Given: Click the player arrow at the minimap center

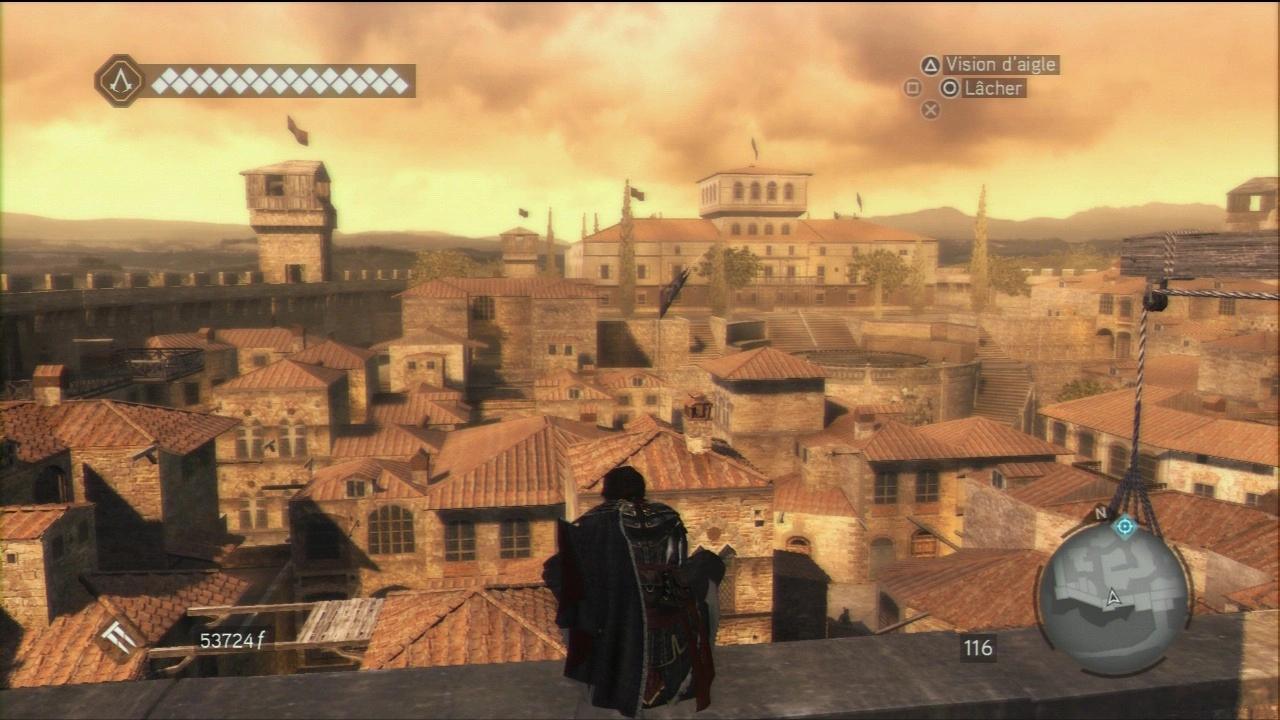Looking at the screenshot, I should [1112, 597].
